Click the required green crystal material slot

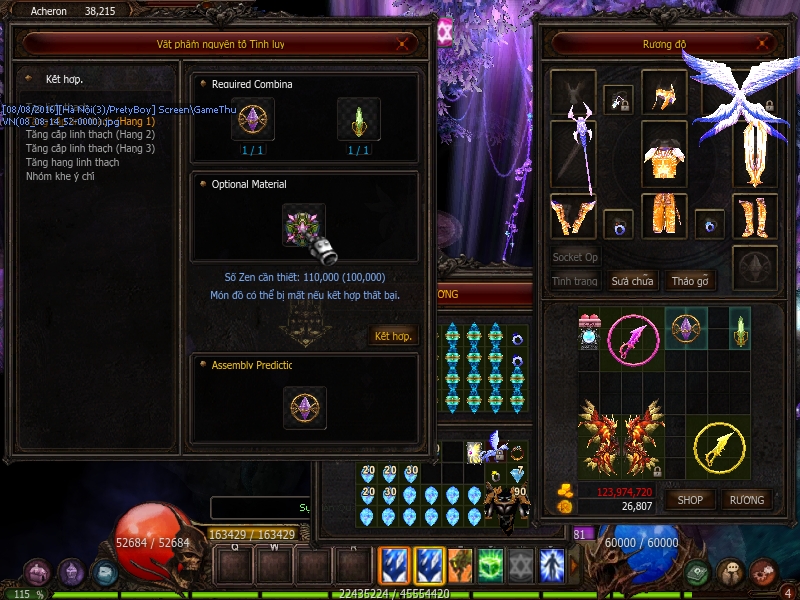pyautogui.click(x=358, y=119)
